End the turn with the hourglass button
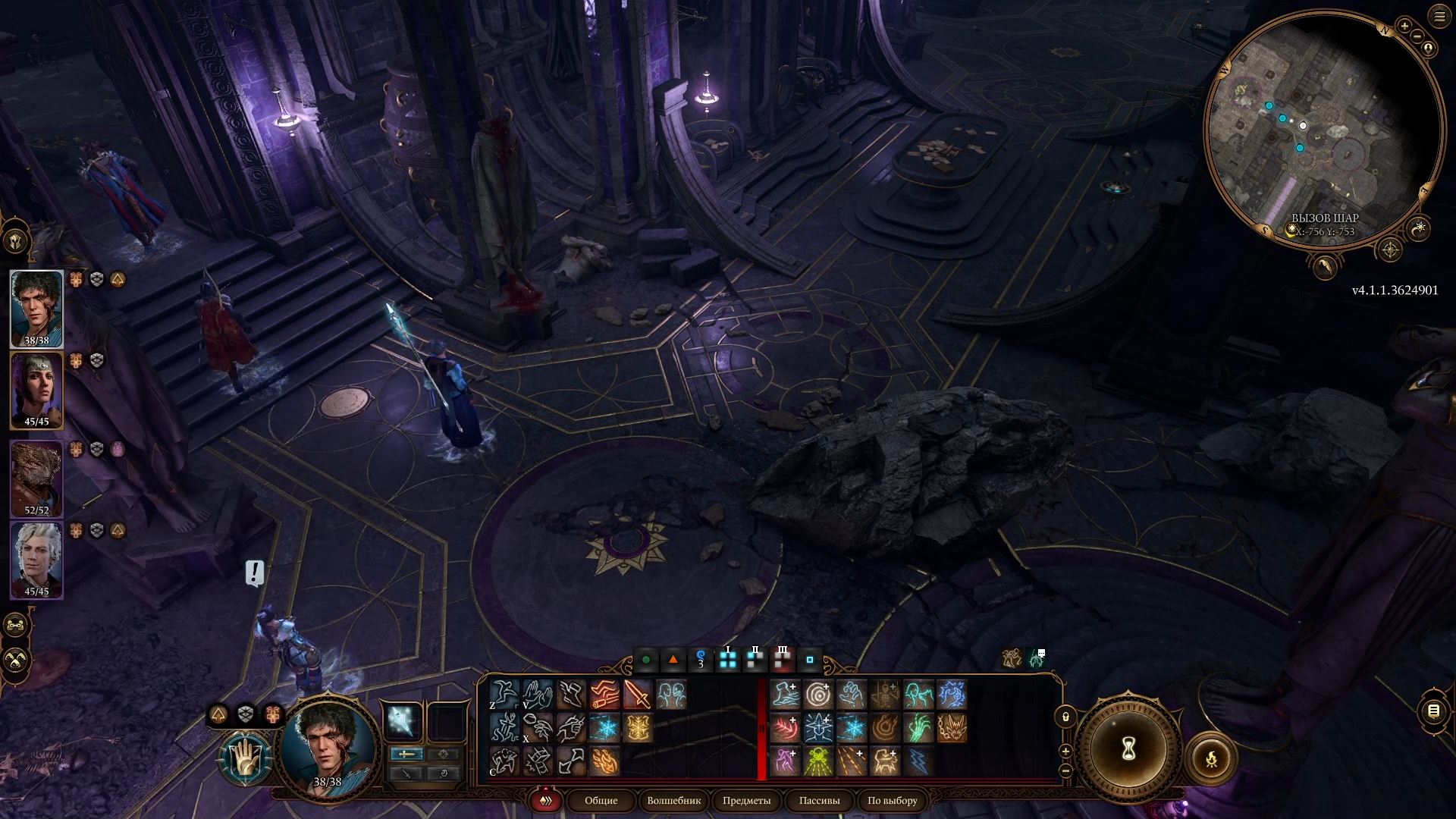This screenshot has height=819, width=1456. (x=1128, y=749)
